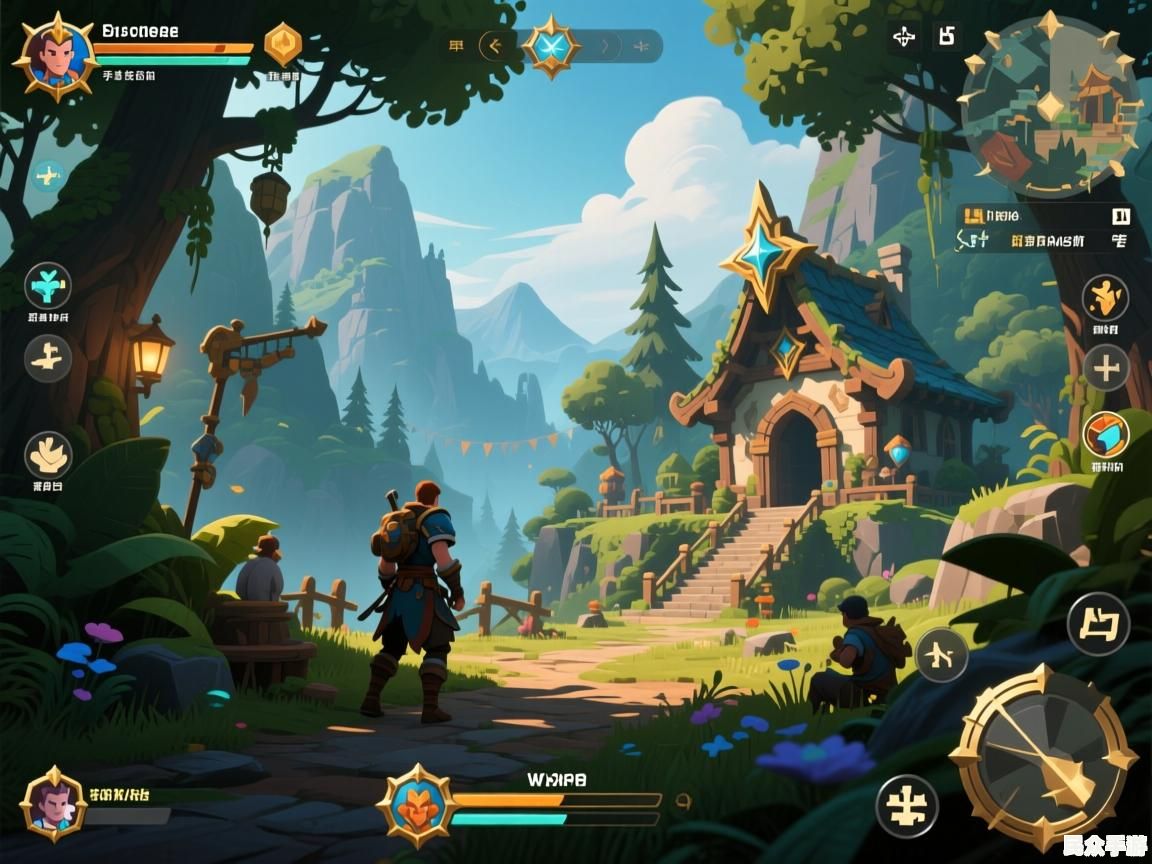
Task: Activate the small bird-shaped skill button
Action: (x=941, y=656)
